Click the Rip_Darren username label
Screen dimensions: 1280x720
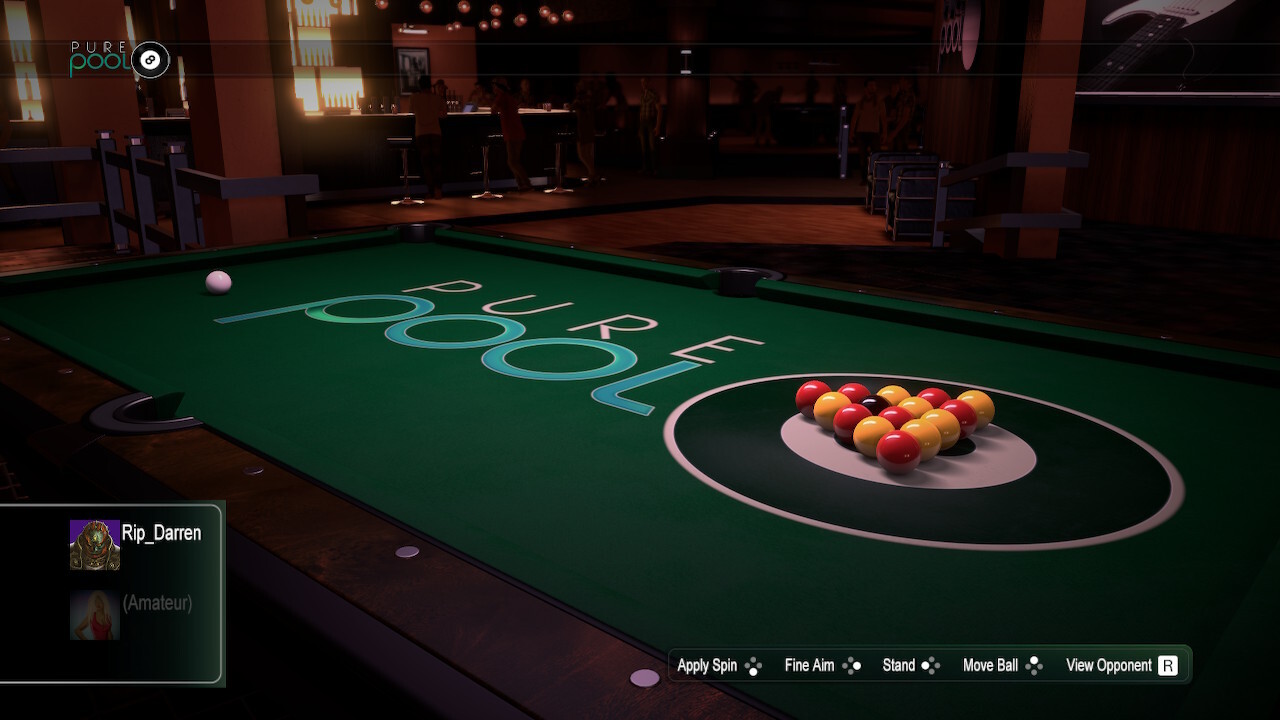pyautogui.click(x=163, y=534)
